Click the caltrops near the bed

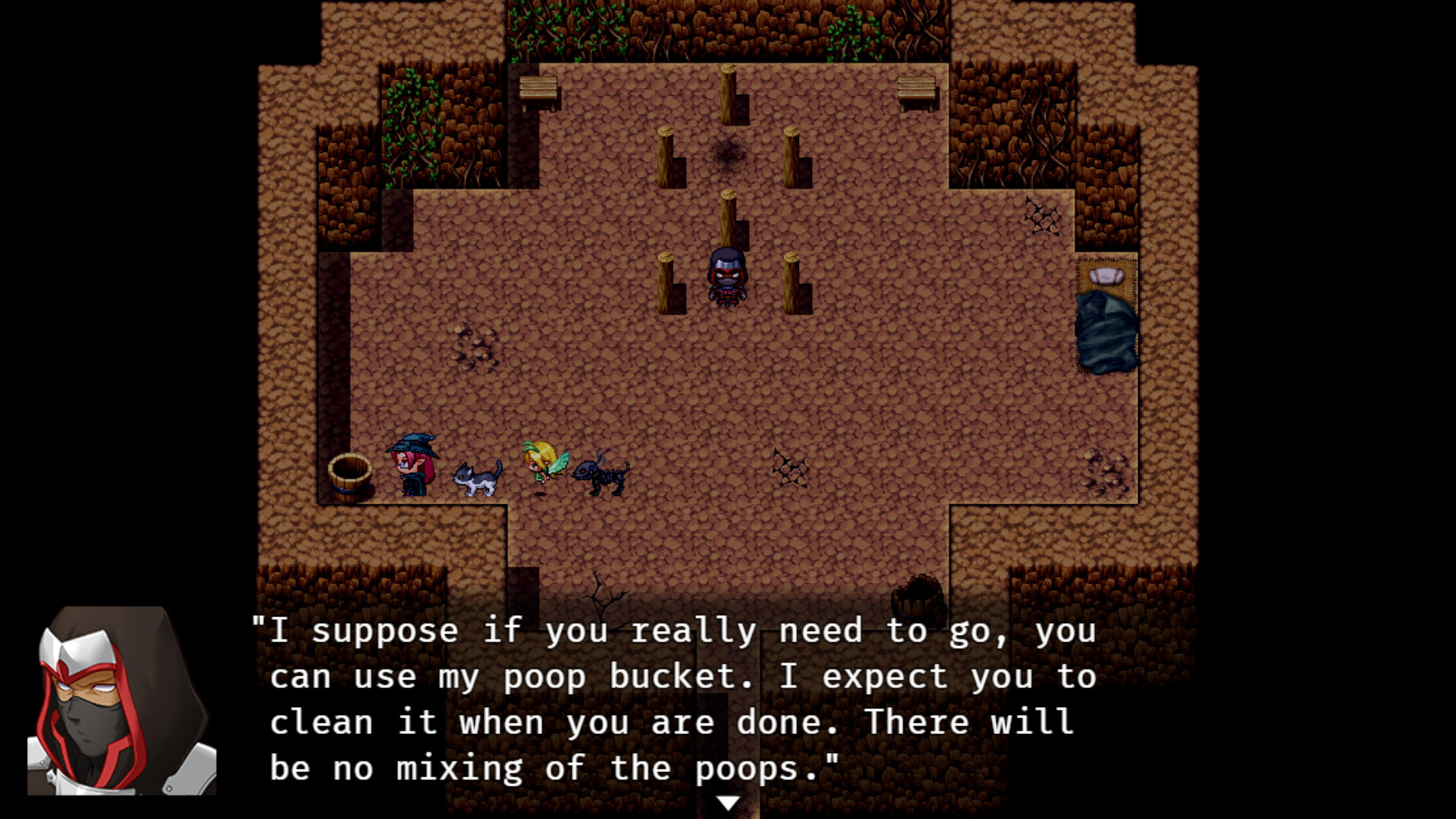tap(1040, 218)
